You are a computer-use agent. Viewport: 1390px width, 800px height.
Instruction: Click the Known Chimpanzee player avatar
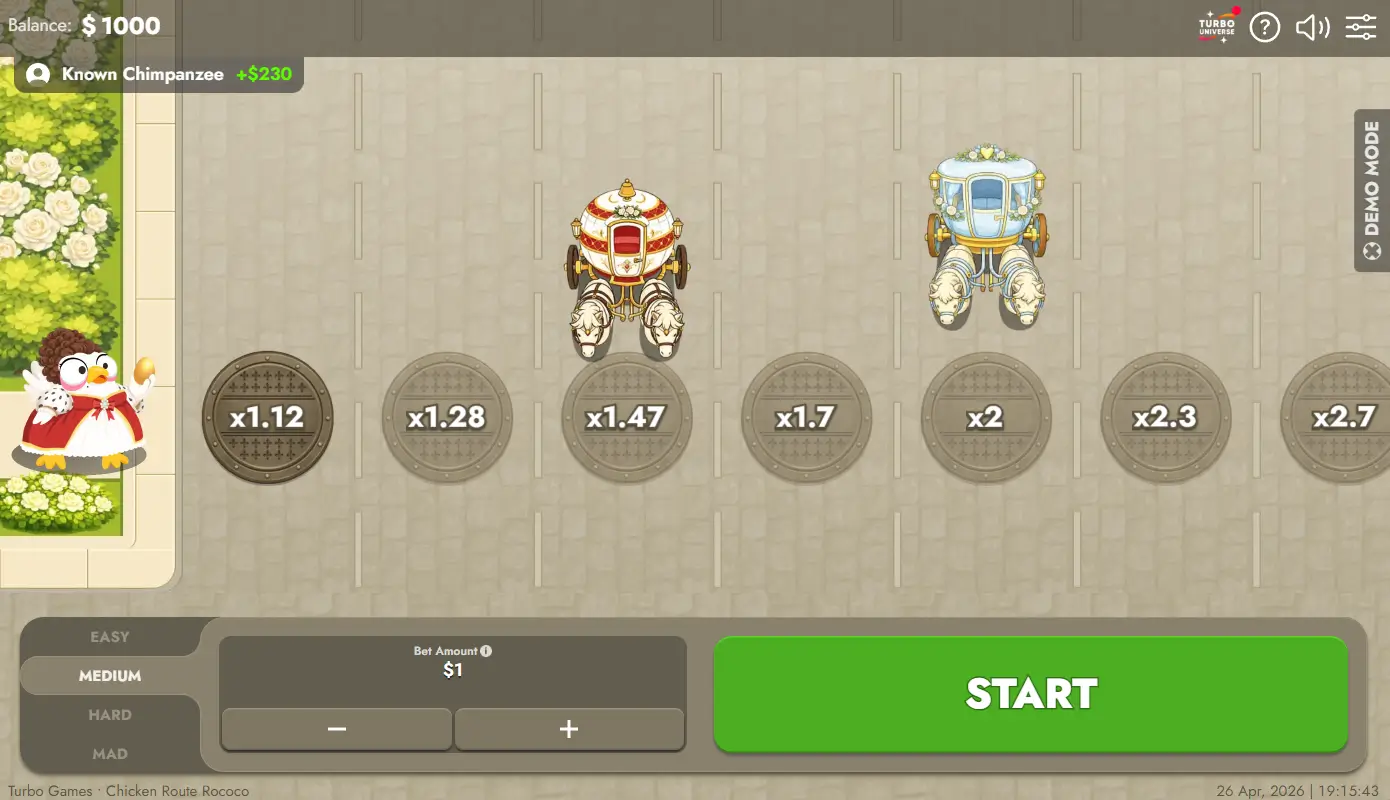(x=38, y=73)
